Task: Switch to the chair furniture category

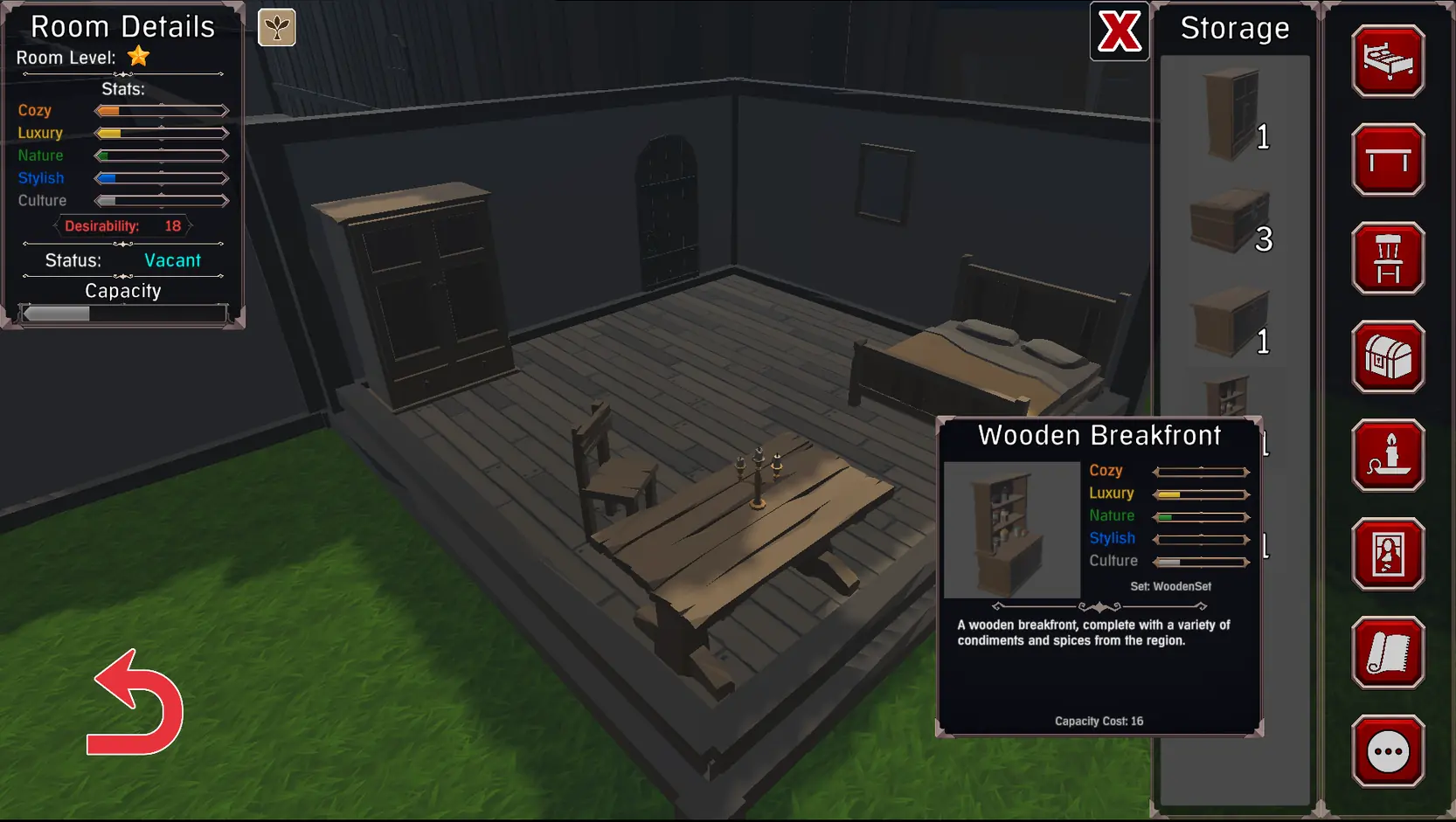Action: point(1388,259)
